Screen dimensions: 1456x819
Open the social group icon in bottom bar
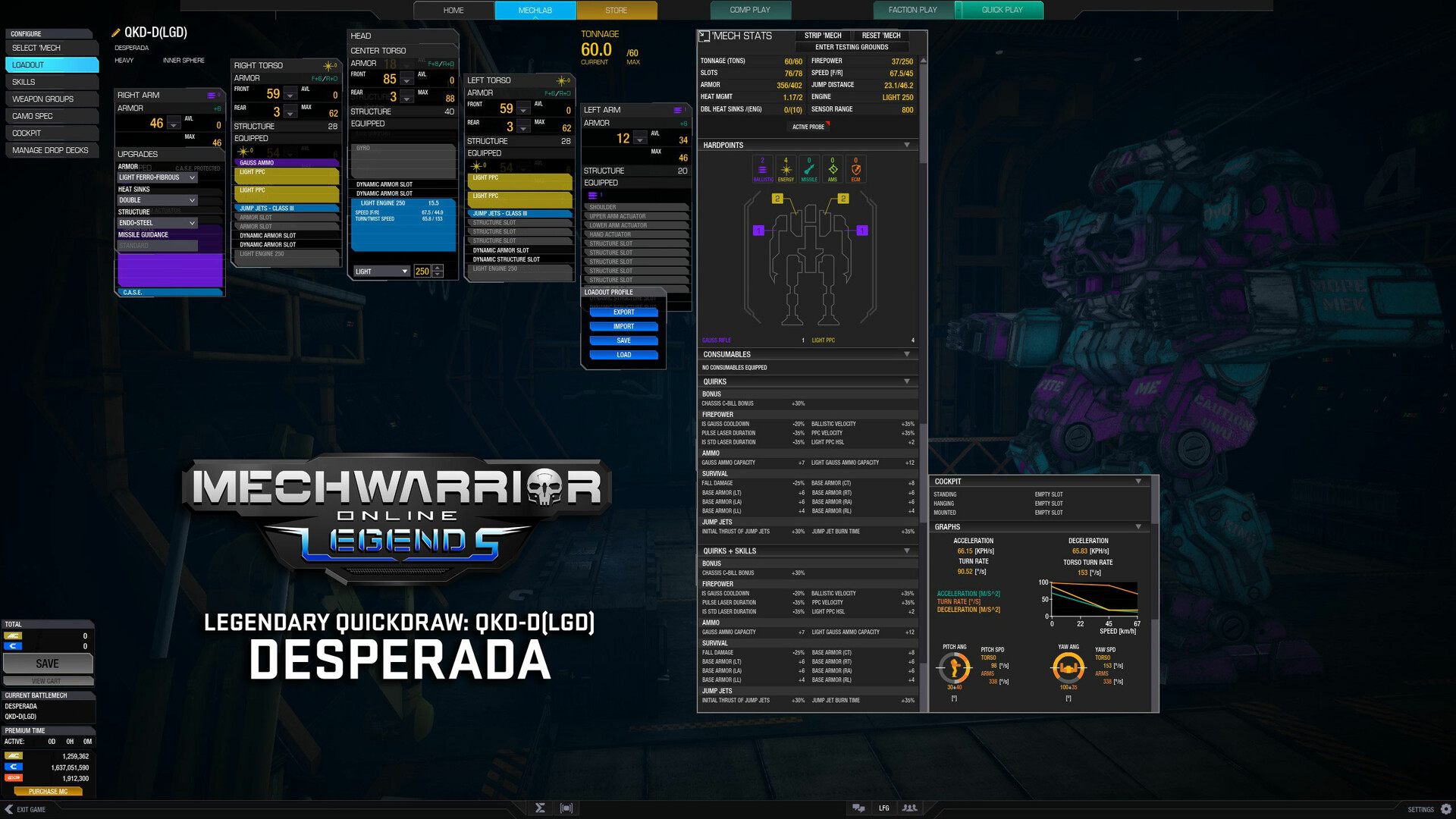coord(908,808)
